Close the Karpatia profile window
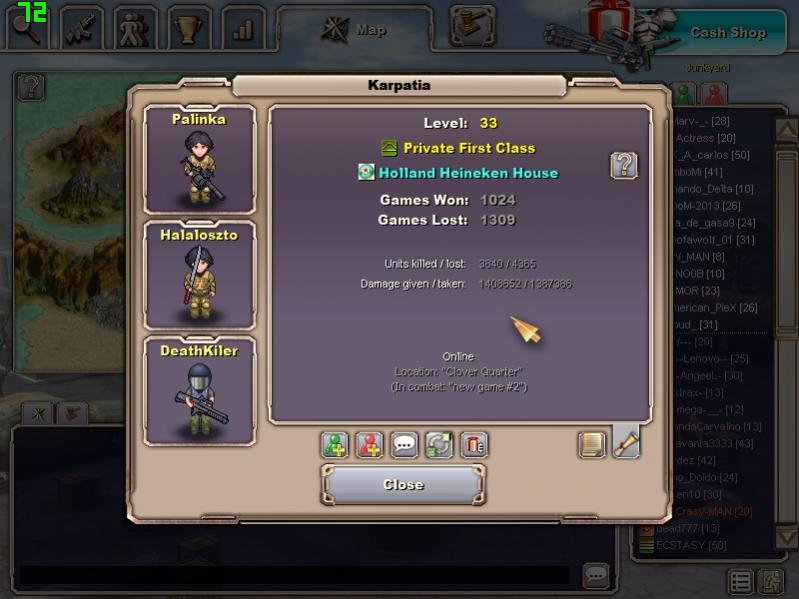799x599 pixels. click(x=403, y=485)
